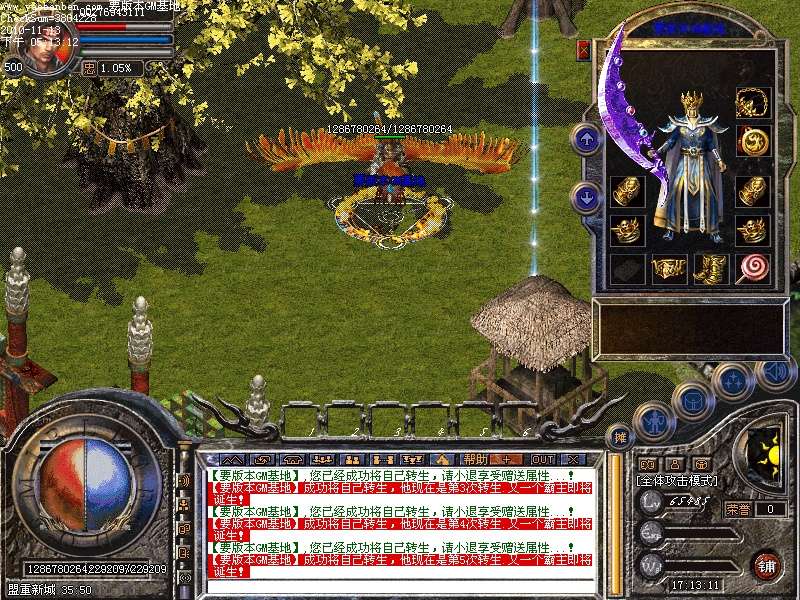Image resolution: width=800 pixels, height=600 pixels.
Task: Select the golden boots equipment slot
Action: tap(710, 268)
